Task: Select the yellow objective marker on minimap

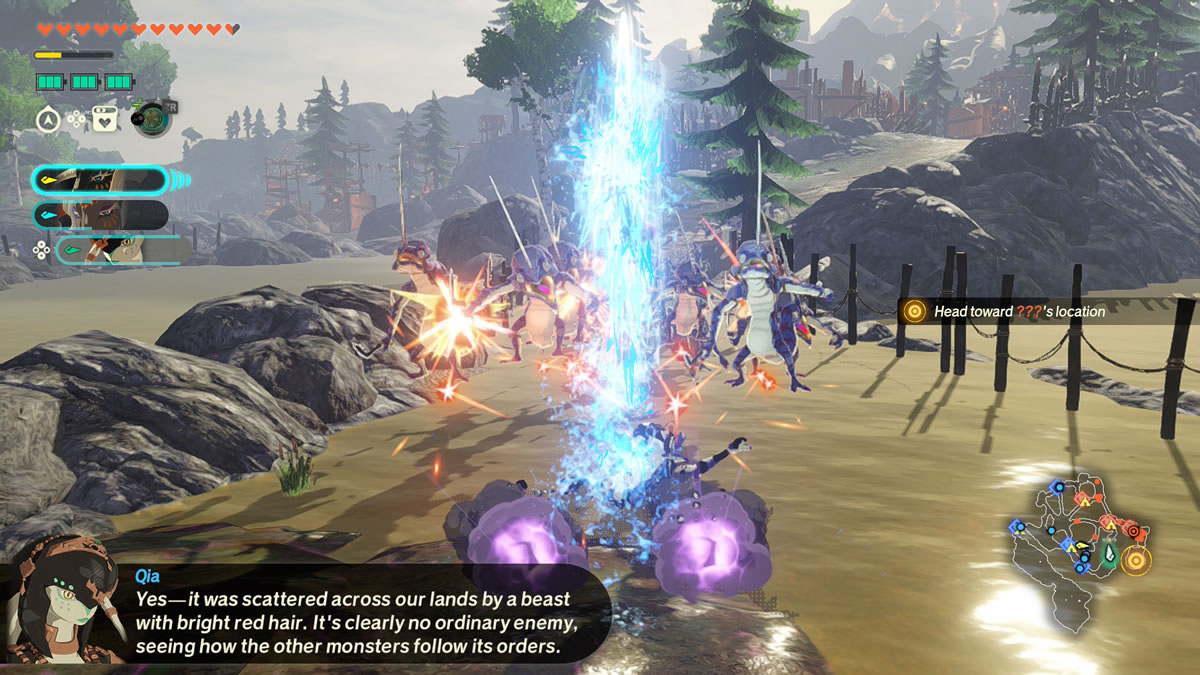Action: (1135, 560)
